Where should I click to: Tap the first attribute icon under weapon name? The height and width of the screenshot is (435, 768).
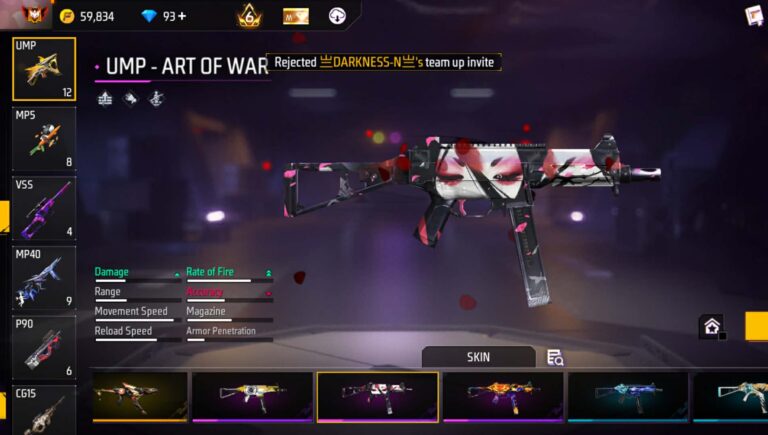(x=105, y=98)
